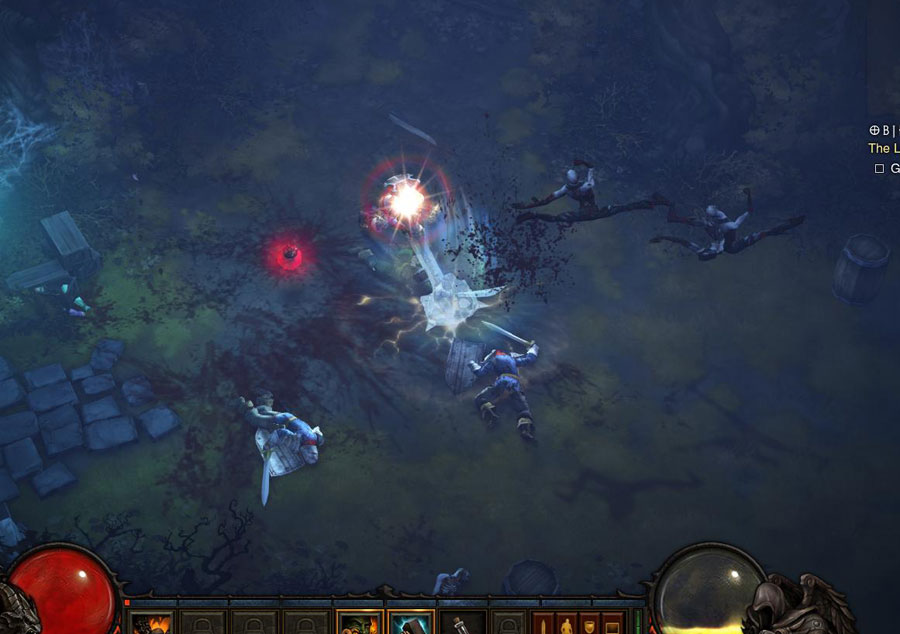This screenshot has width=900, height=634.
Task: Select the yellow quest title in the tracker
Action: 883,148
